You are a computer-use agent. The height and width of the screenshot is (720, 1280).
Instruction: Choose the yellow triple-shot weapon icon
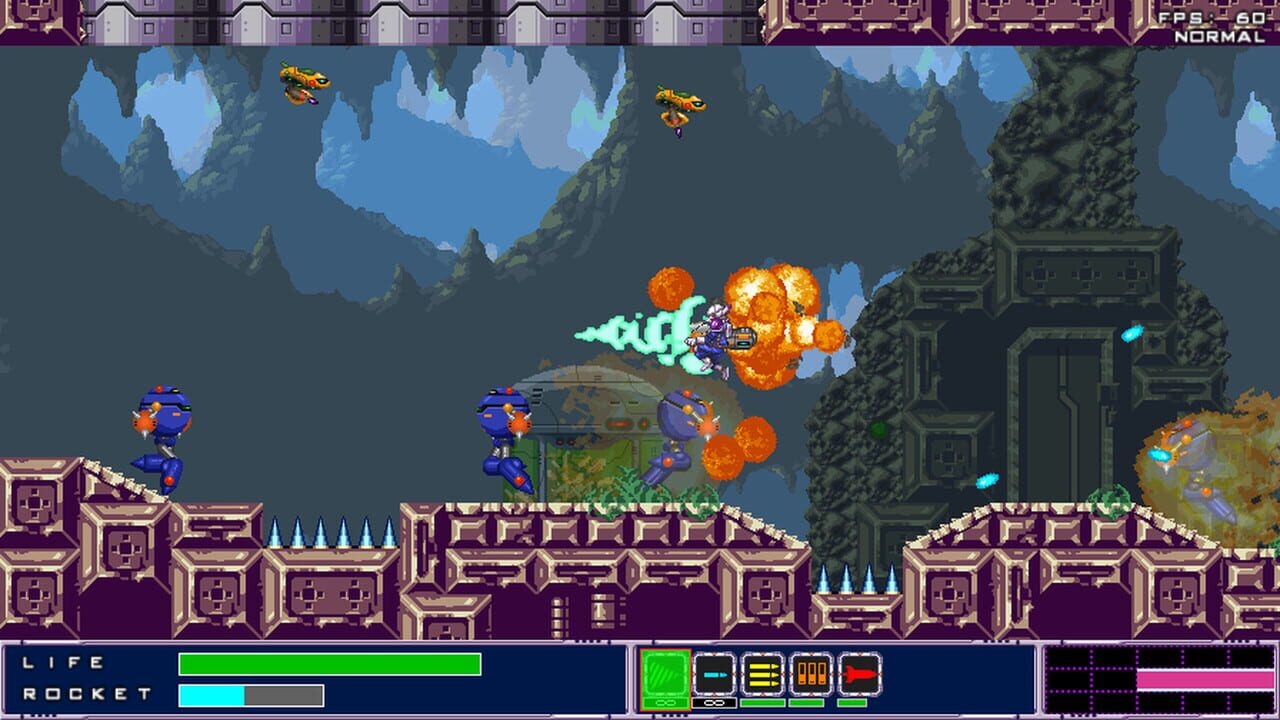(x=761, y=672)
